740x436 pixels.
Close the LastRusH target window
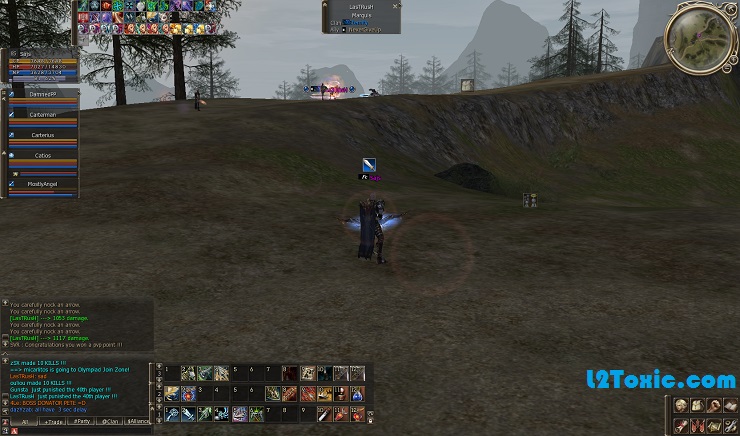[396, 5]
